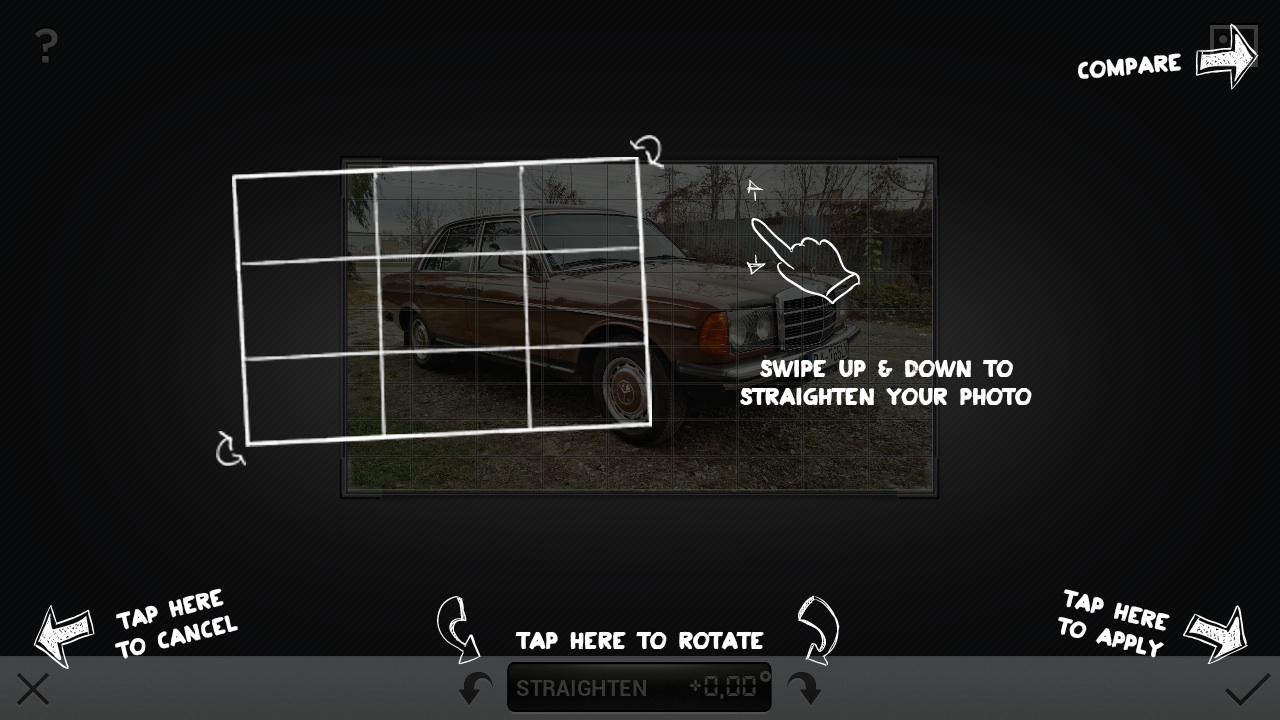The image size is (1280, 720).
Task: Rotate photo counter-clockwise with left arrow
Action: click(476, 688)
